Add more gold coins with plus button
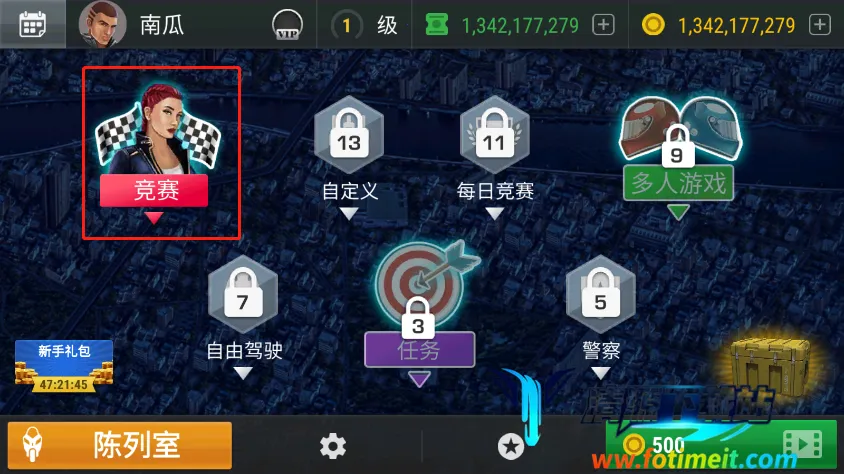The width and height of the screenshot is (844, 474). tap(819, 25)
